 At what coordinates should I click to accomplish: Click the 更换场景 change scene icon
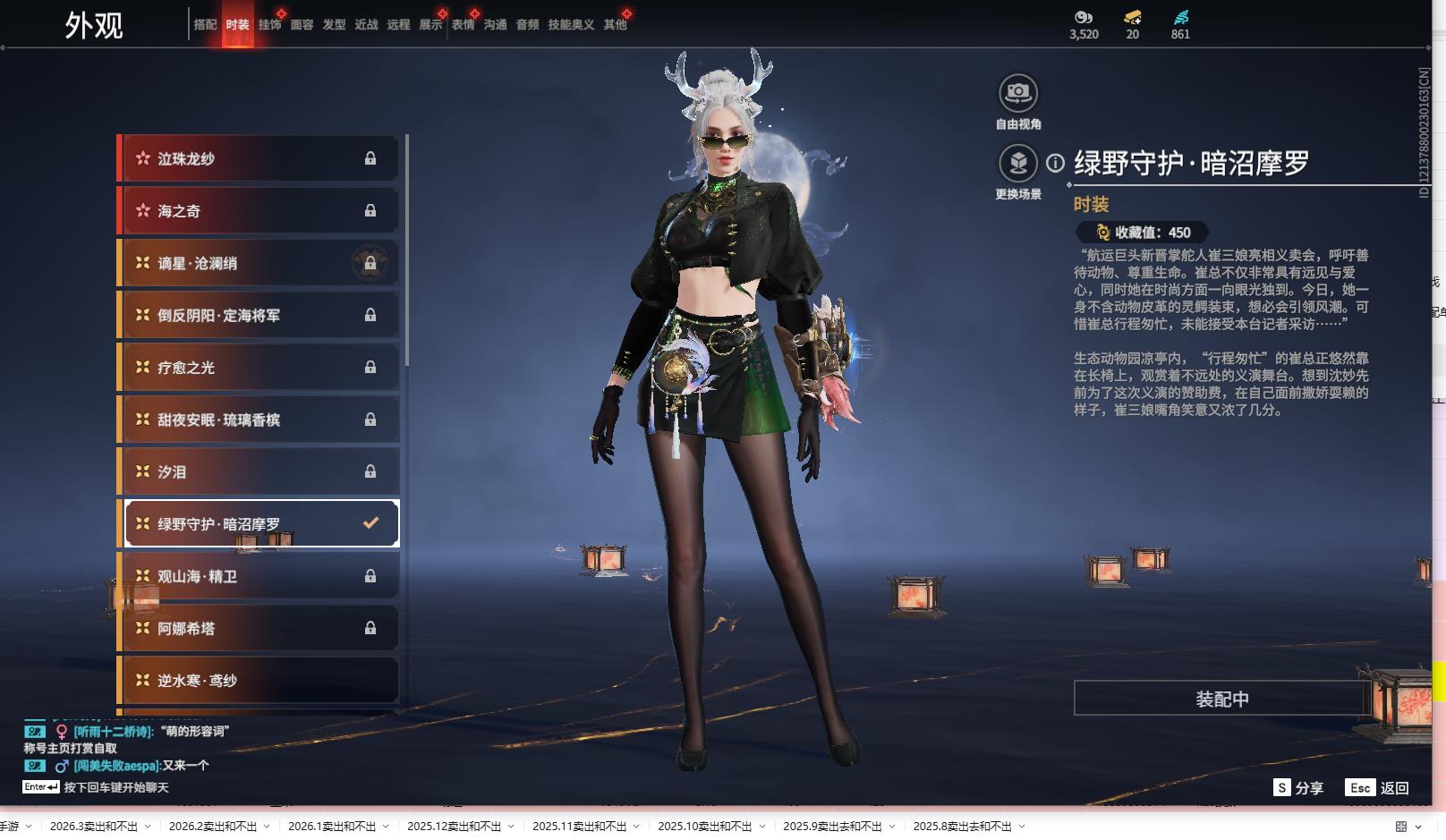(x=1017, y=164)
